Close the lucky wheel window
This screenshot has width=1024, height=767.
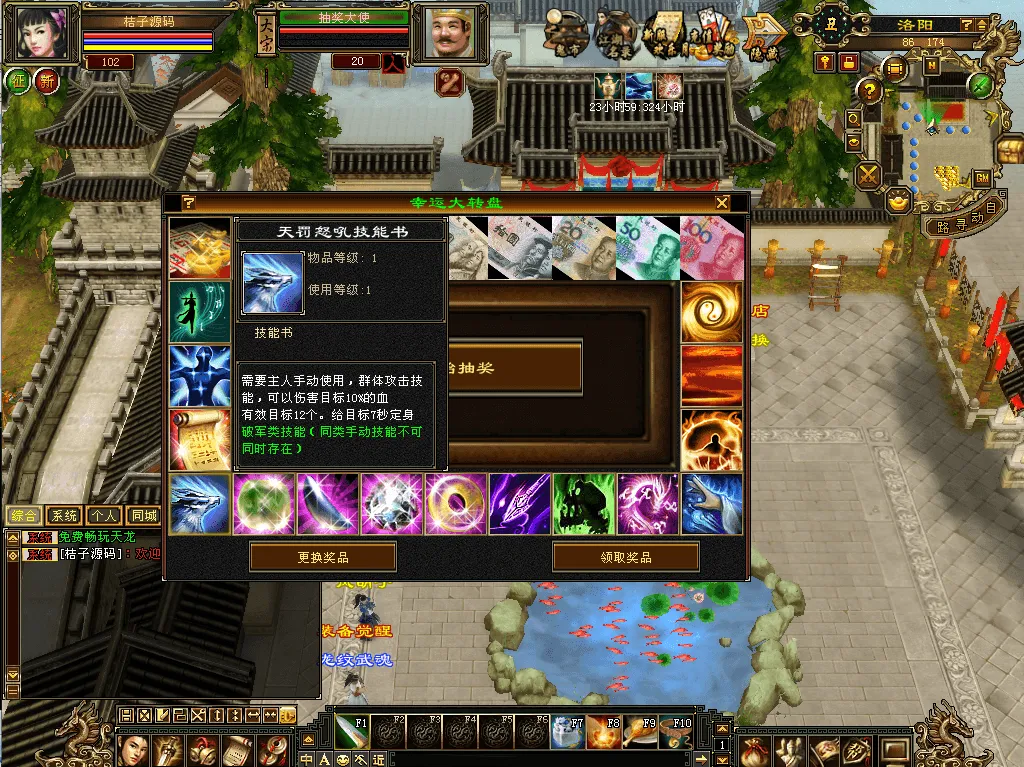click(x=722, y=203)
